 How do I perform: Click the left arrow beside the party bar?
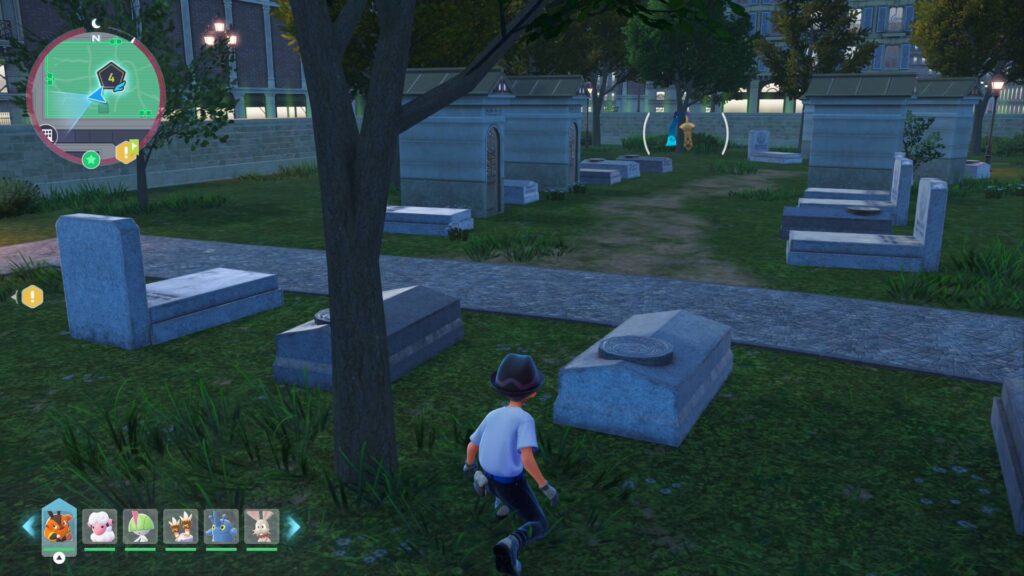tap(28, 527)
